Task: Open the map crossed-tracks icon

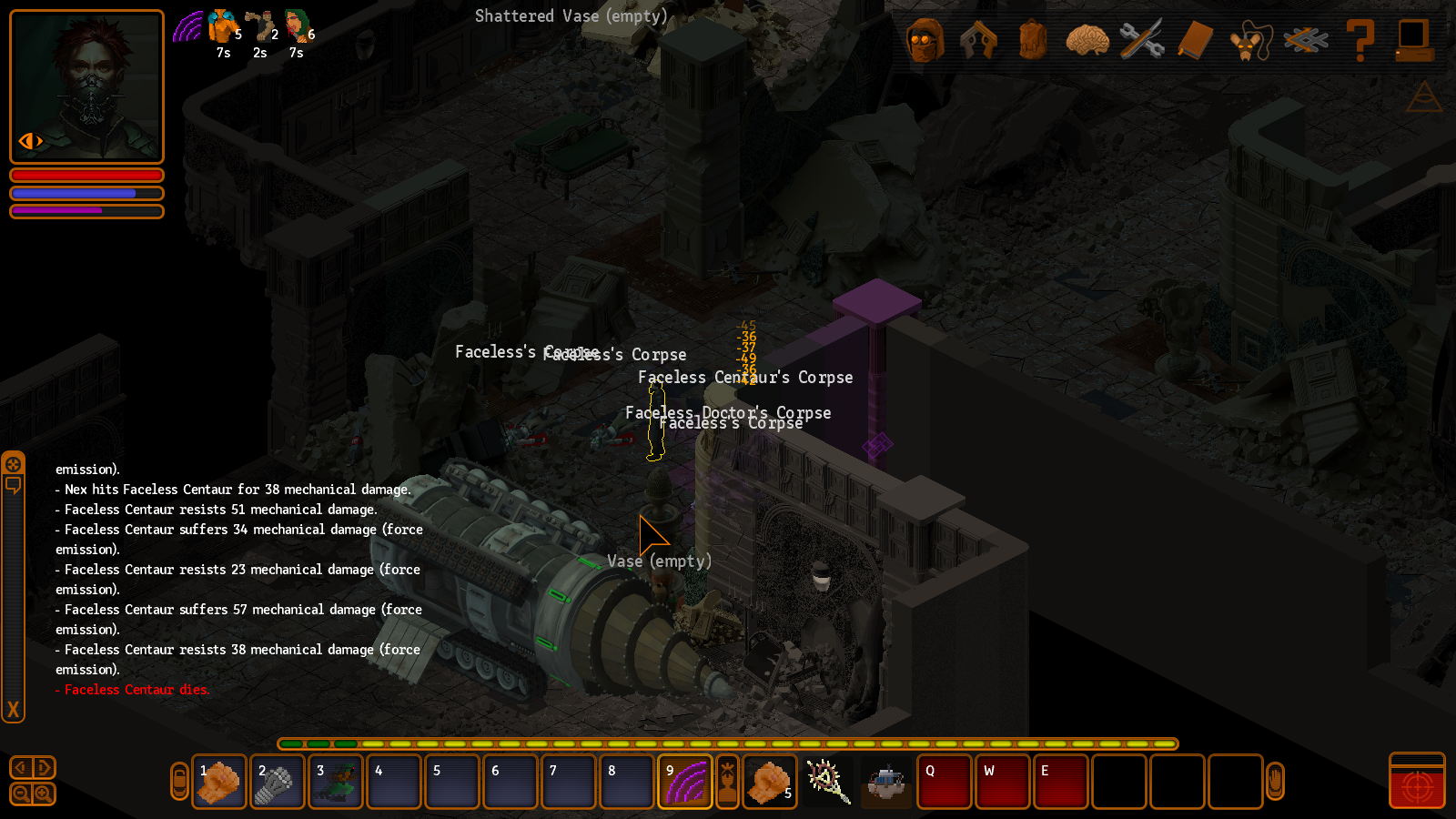Action: [1305, 41]
